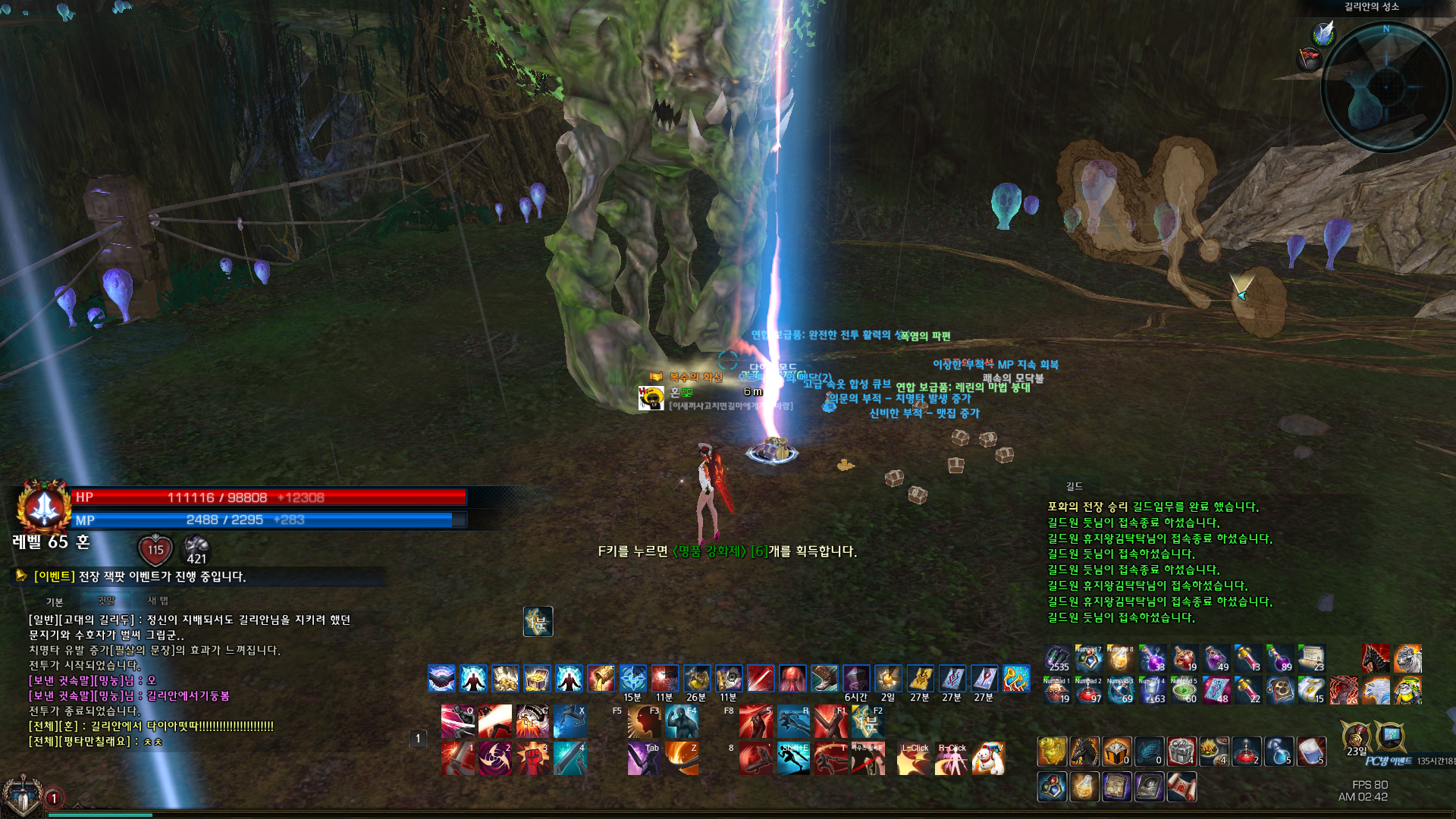Trigger the Tab-bound purple sword skill
The height and width of the screenshot is (819, 1456).
click(x=644, y=758)
